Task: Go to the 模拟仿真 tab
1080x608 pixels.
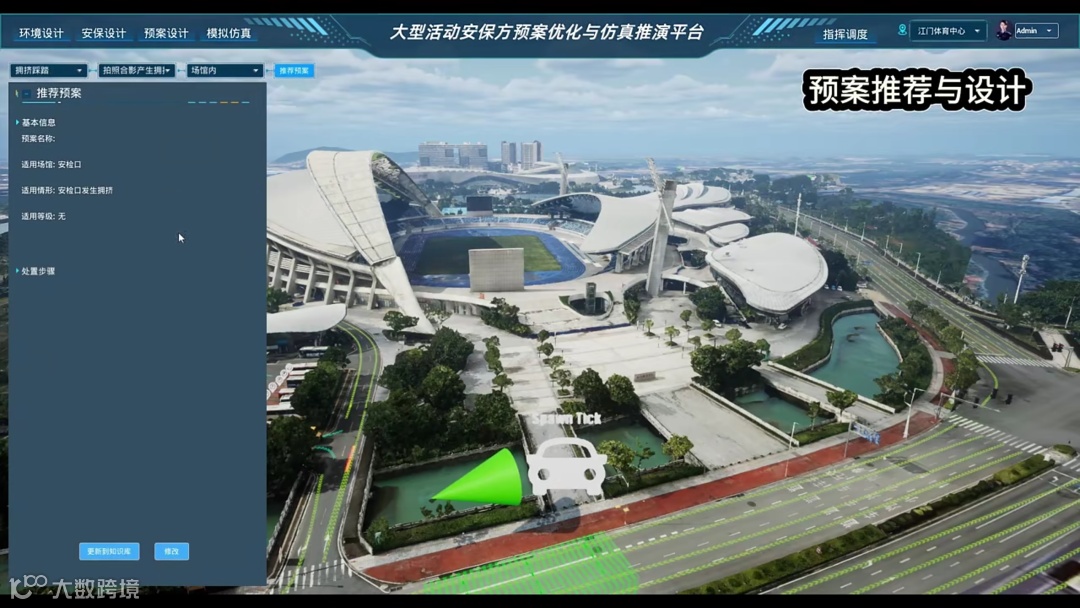Action: coord(229,33)
